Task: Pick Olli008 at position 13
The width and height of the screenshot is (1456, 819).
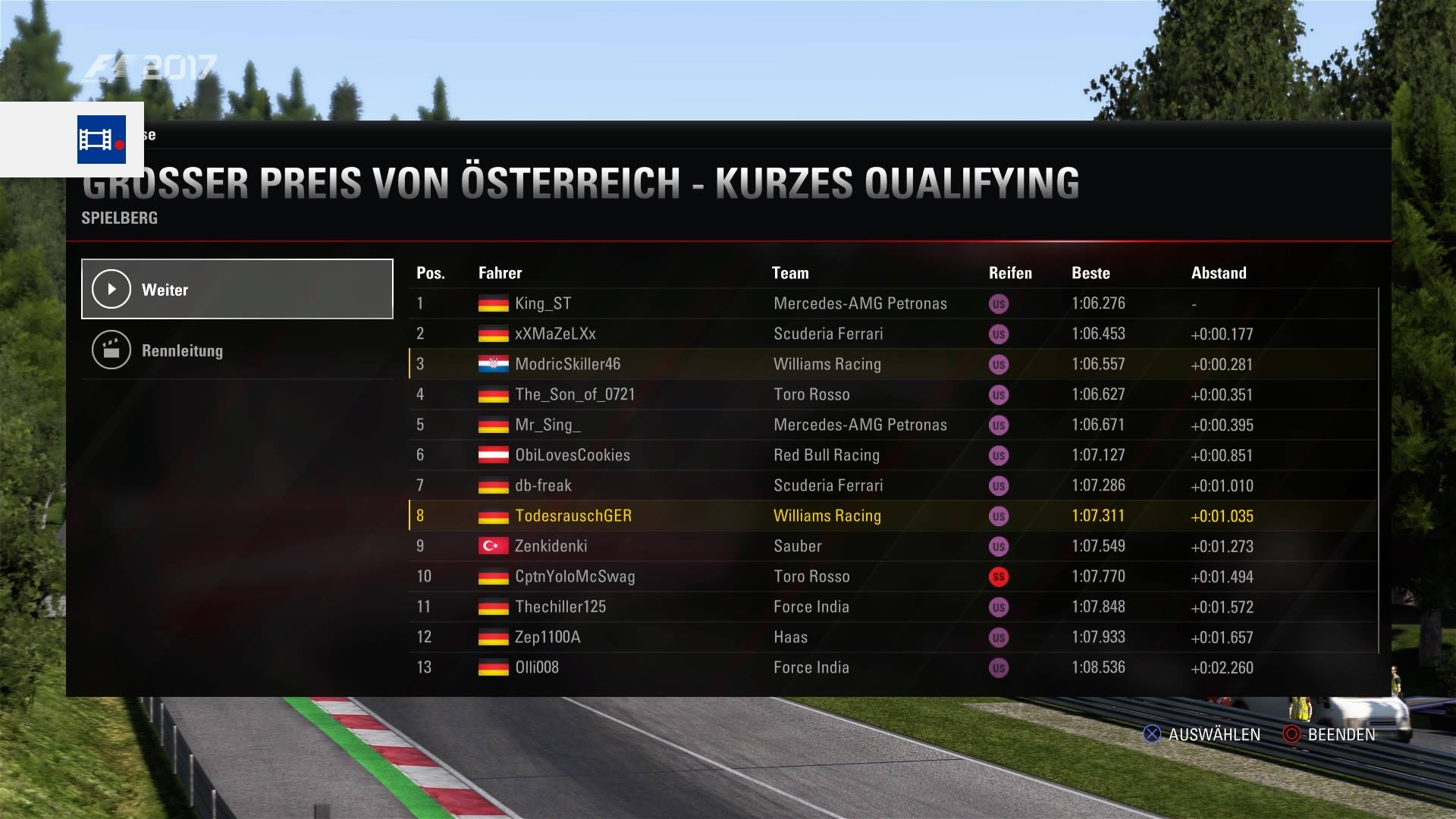Action: [x=537, y=667]
